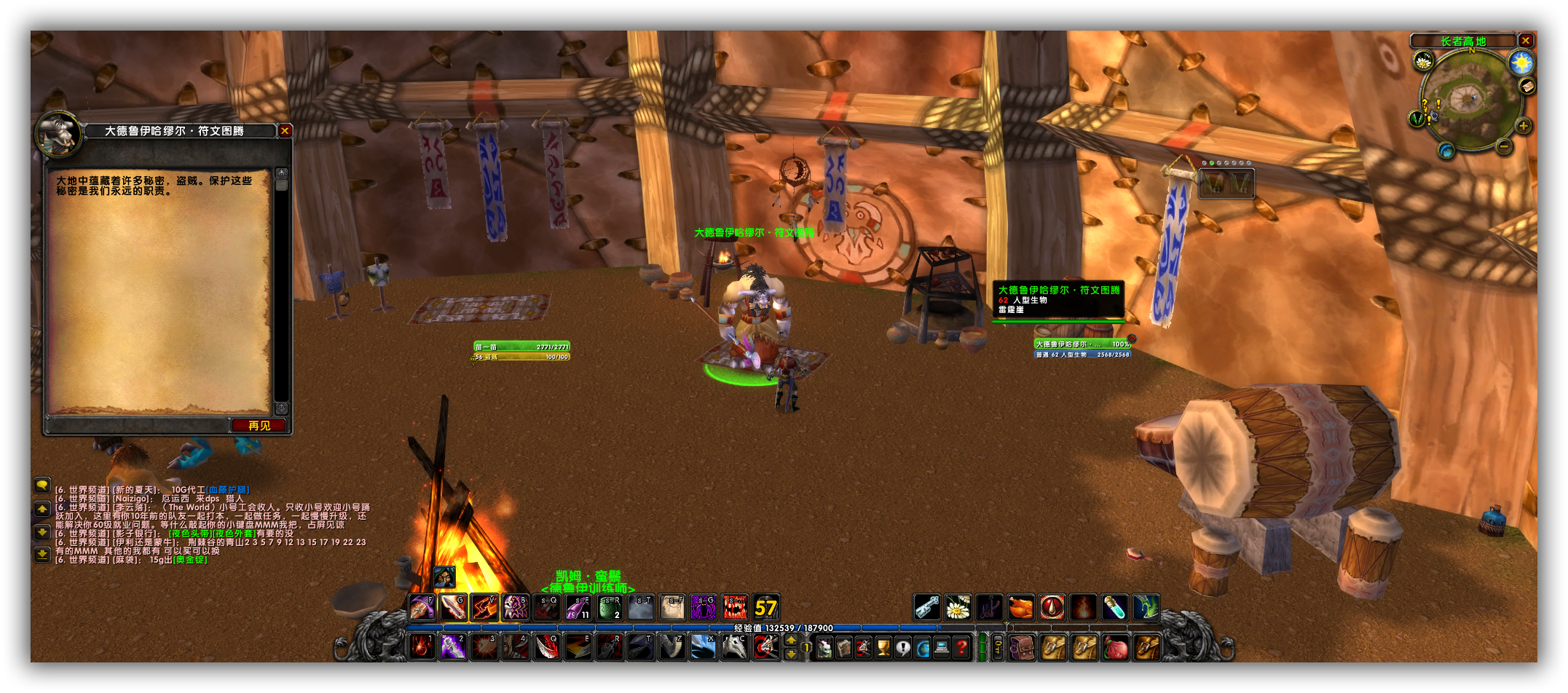Activate the blood drop ability on key 1

tap(422, 646)
